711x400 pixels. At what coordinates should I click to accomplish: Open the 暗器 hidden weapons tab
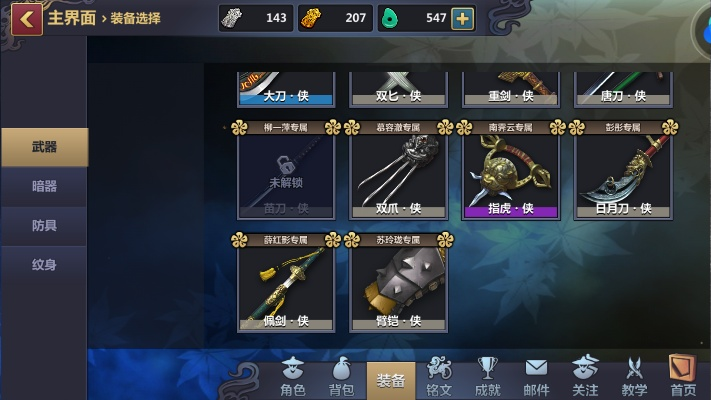pyautogui.click(x=44, y=186)
